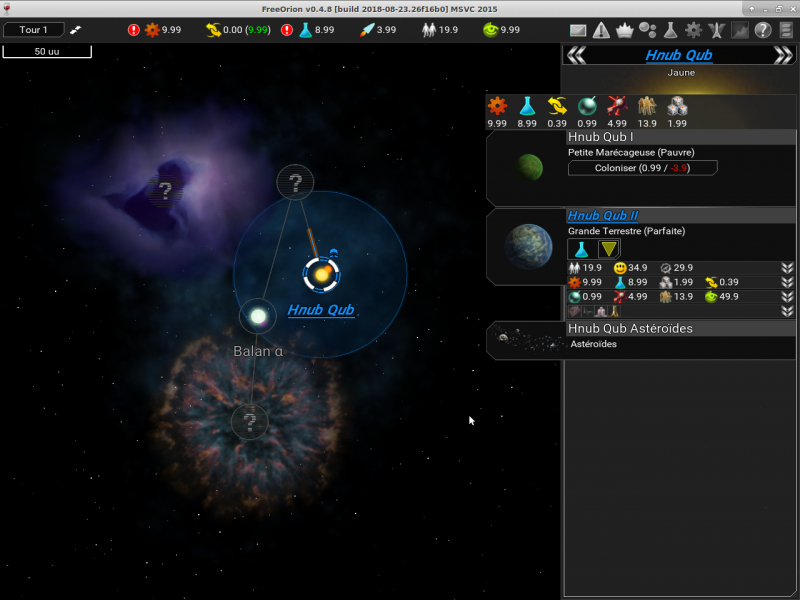The width and height of the screenshot is (800, 600).
Task: Close the FreeOrion window
Action: [x=790, y=8]
